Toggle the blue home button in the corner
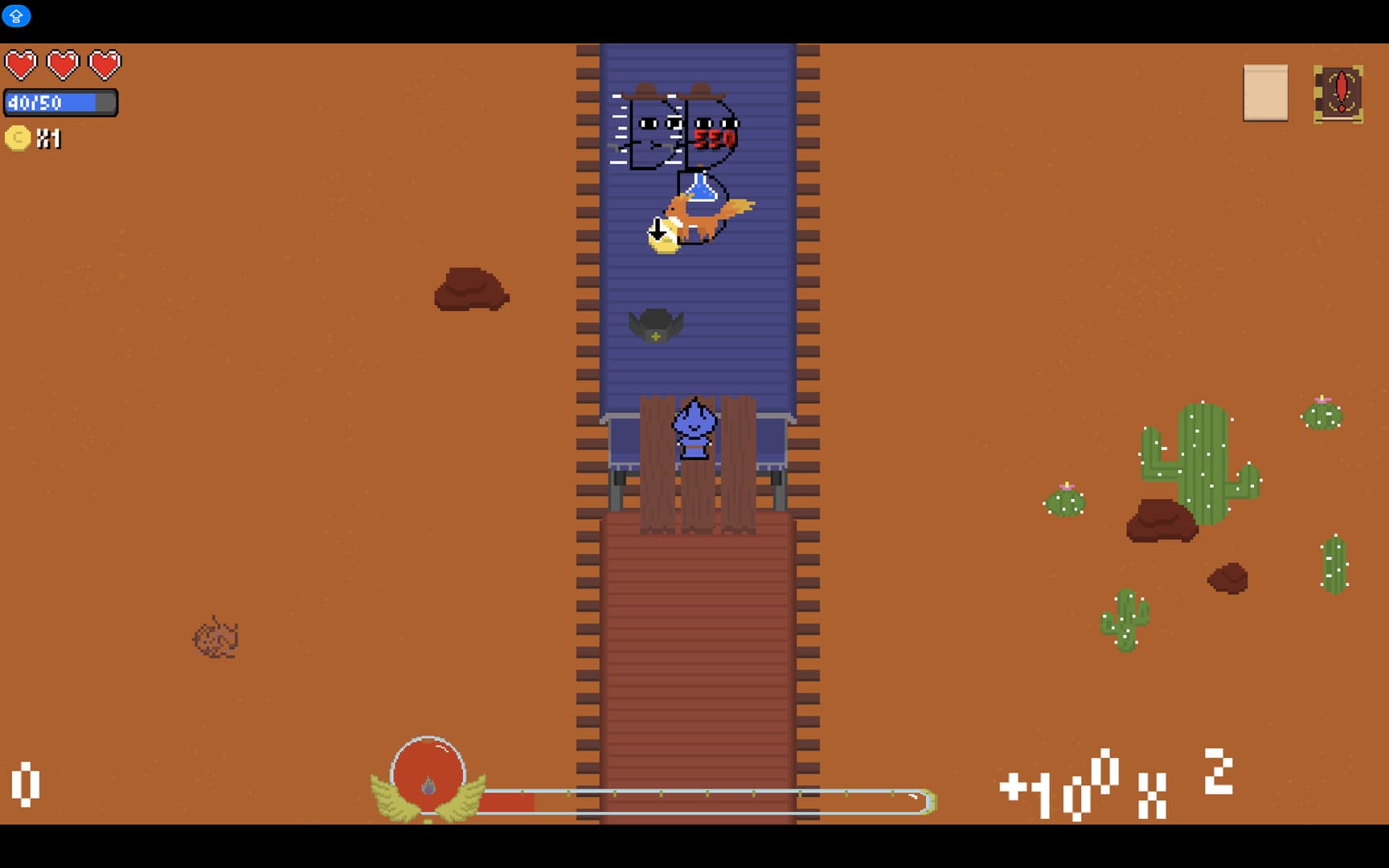 pyautogui.click(x=15, y=16)
